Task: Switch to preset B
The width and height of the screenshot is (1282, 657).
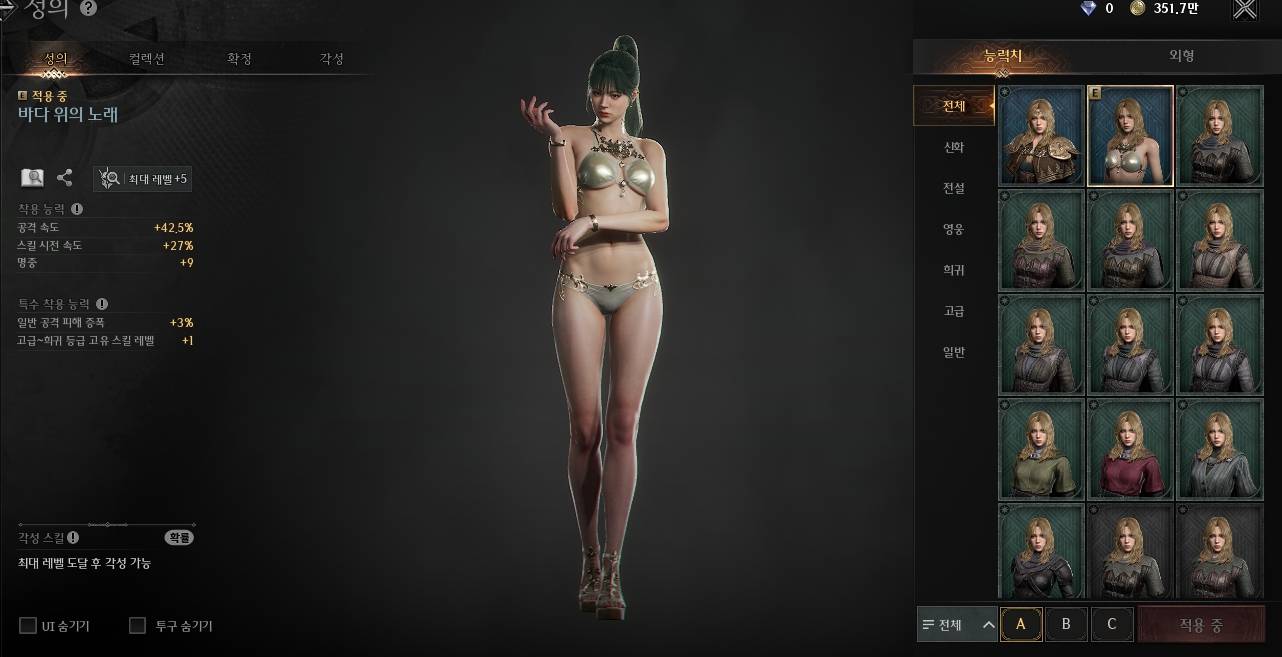Action: coord(1066,625)
